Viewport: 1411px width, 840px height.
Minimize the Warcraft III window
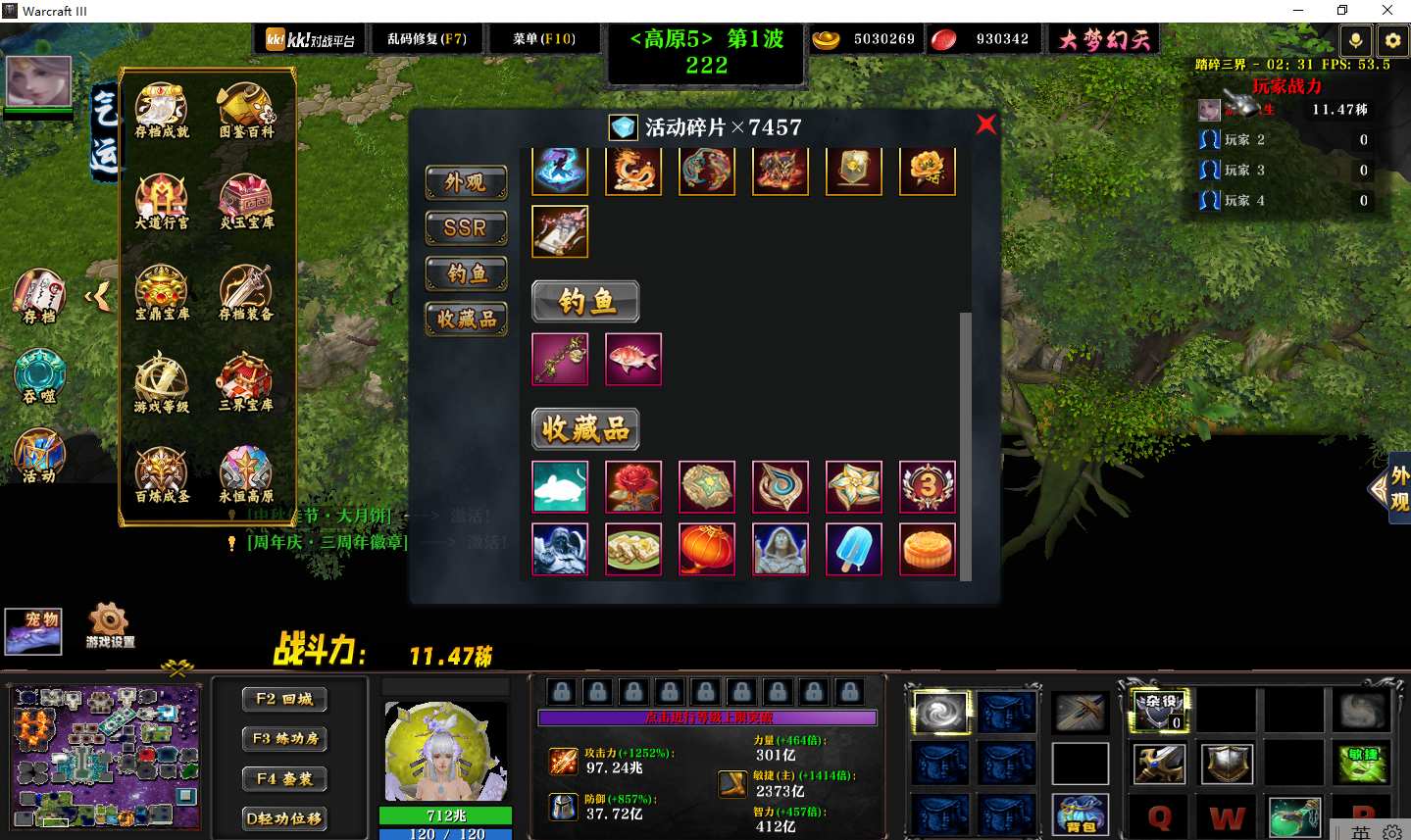(1298, 11)
